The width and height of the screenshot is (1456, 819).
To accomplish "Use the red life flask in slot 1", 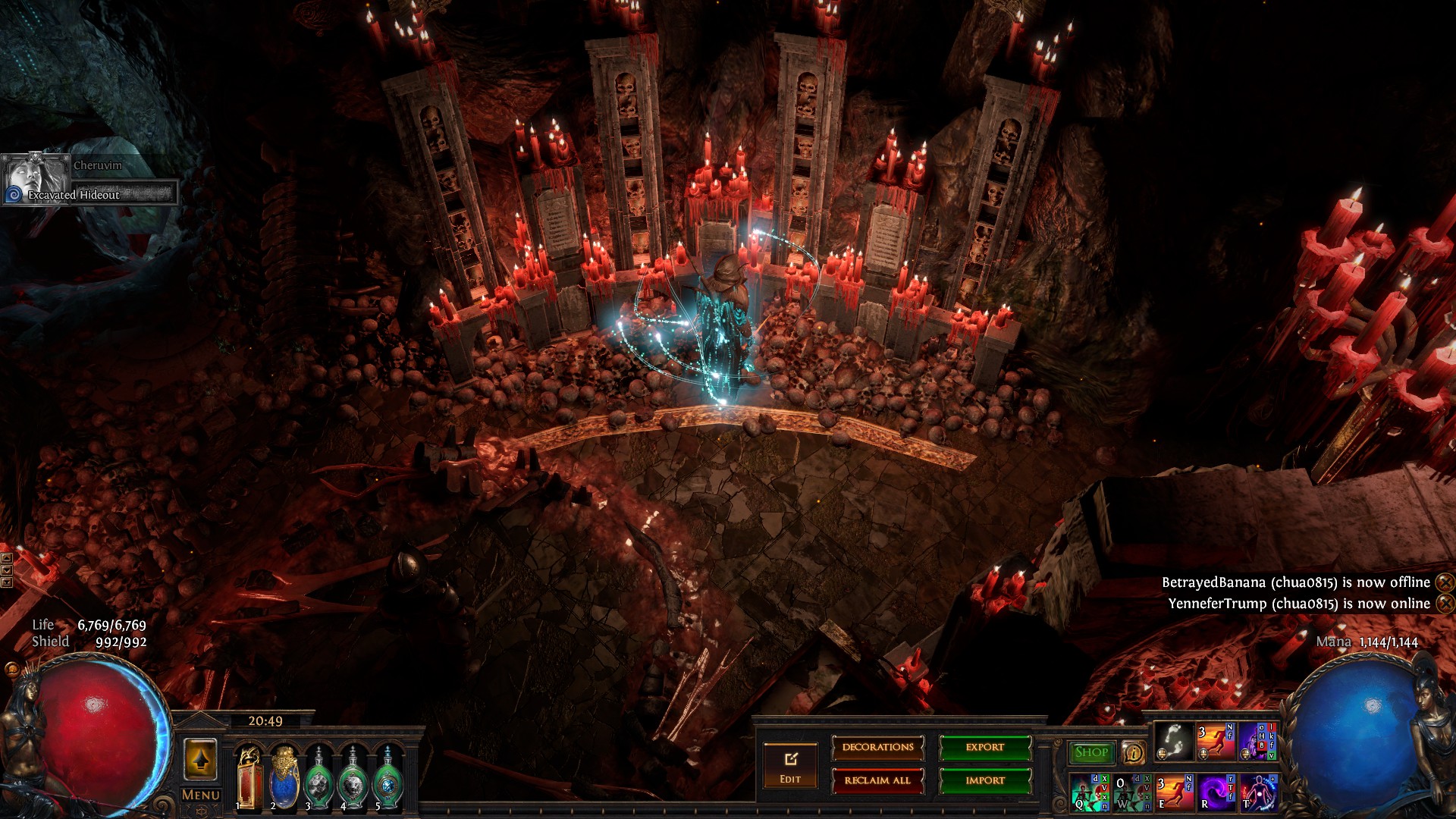I will click(249, 777).
